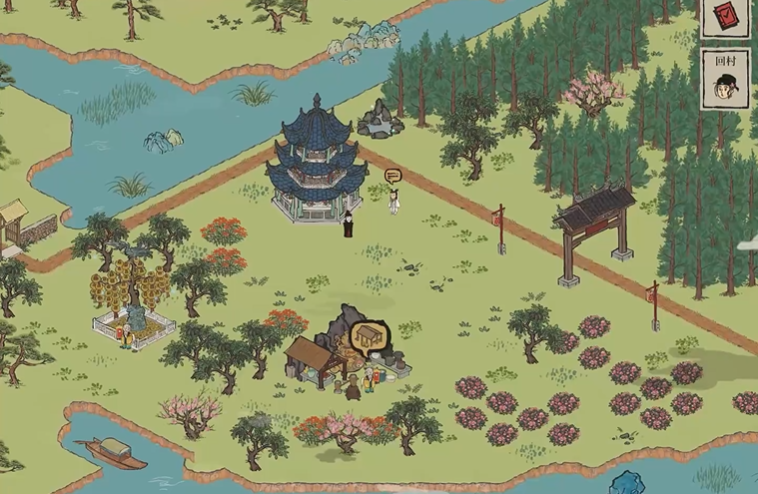
Task: Open the red task book
Action: tap(724, 16)
